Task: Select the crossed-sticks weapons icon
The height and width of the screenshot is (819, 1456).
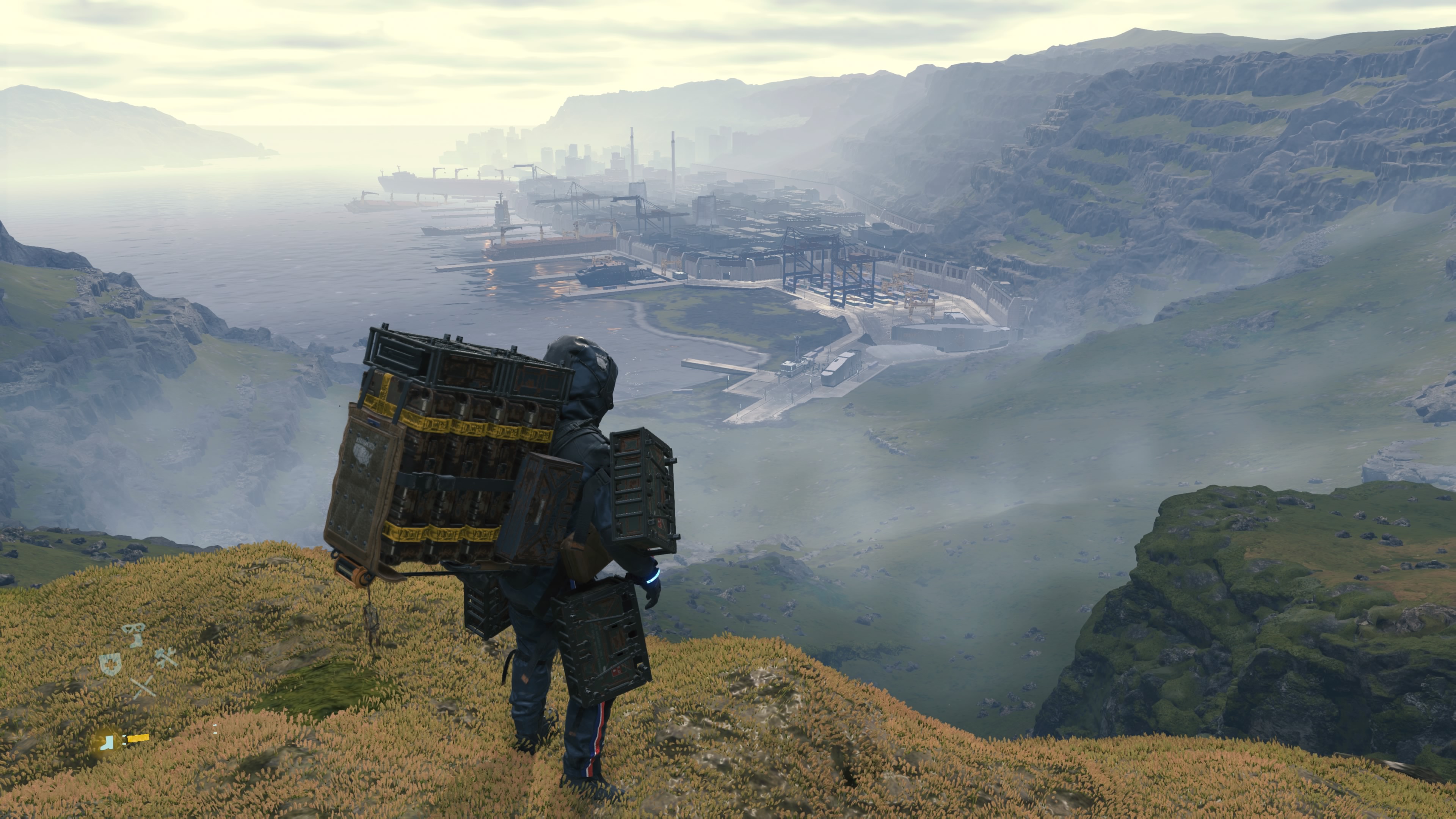Action: click(x=143, y=687)
